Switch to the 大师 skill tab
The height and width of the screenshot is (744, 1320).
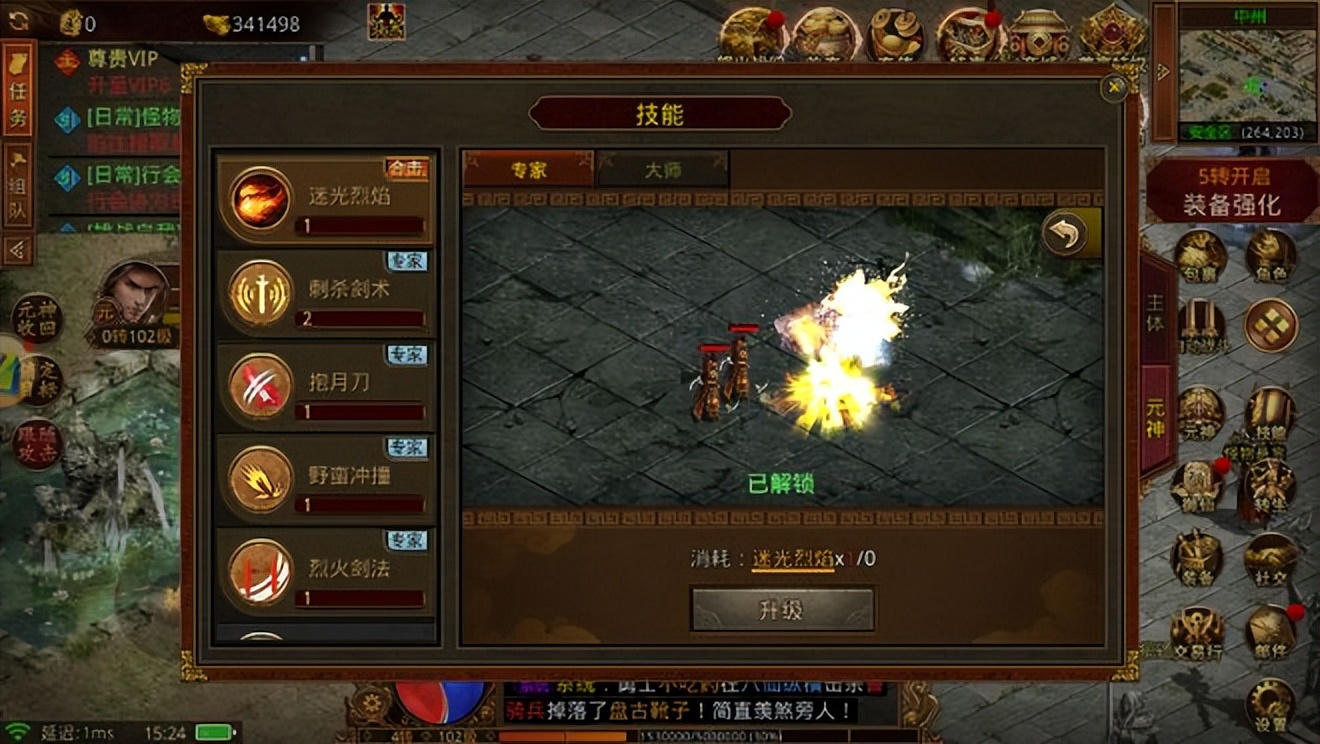[665, 169]
